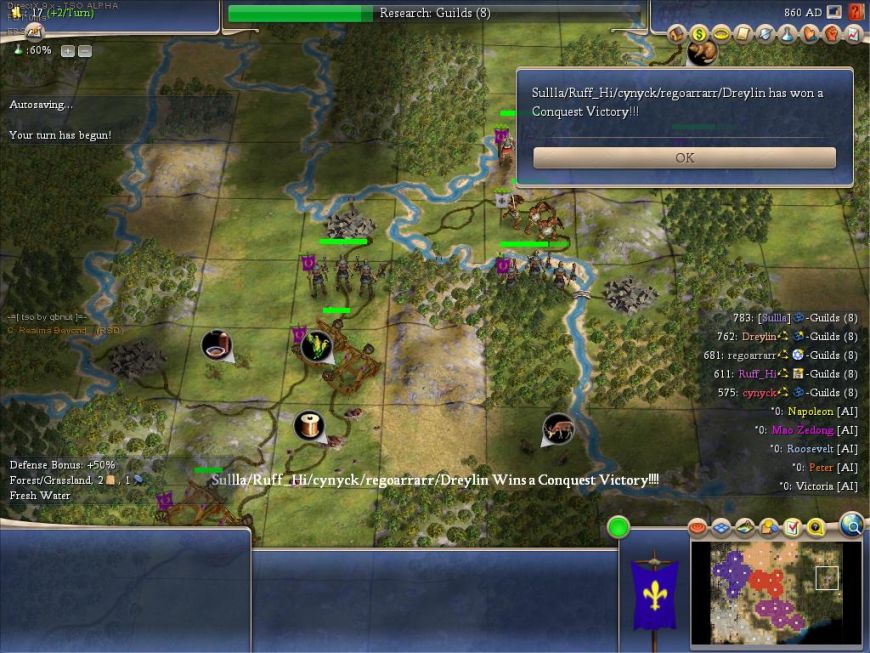Open the Civilopedia red question mark

(x=856, y=12)
